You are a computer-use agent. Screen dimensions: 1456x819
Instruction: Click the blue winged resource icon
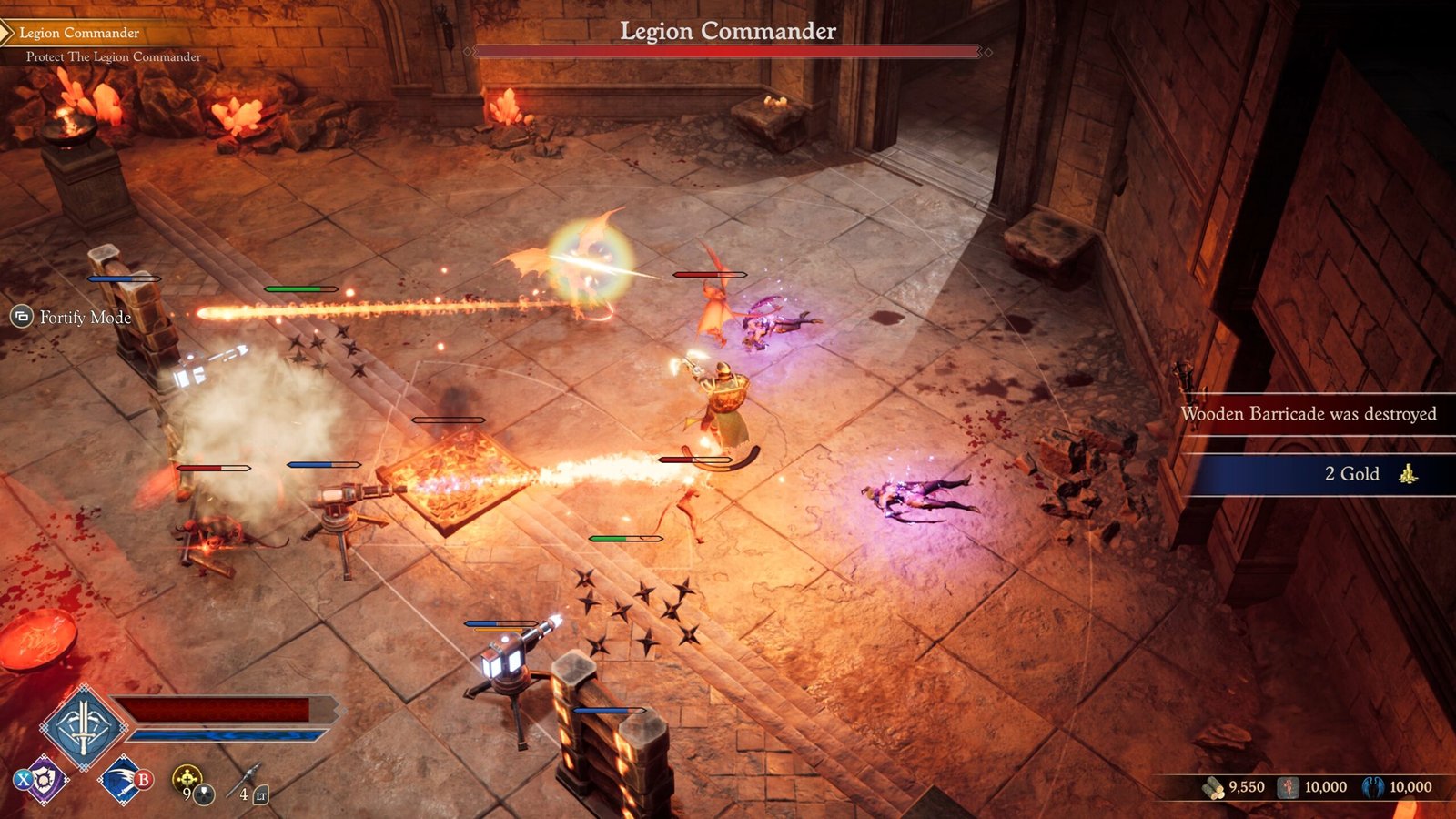[x=1374, y=787]
